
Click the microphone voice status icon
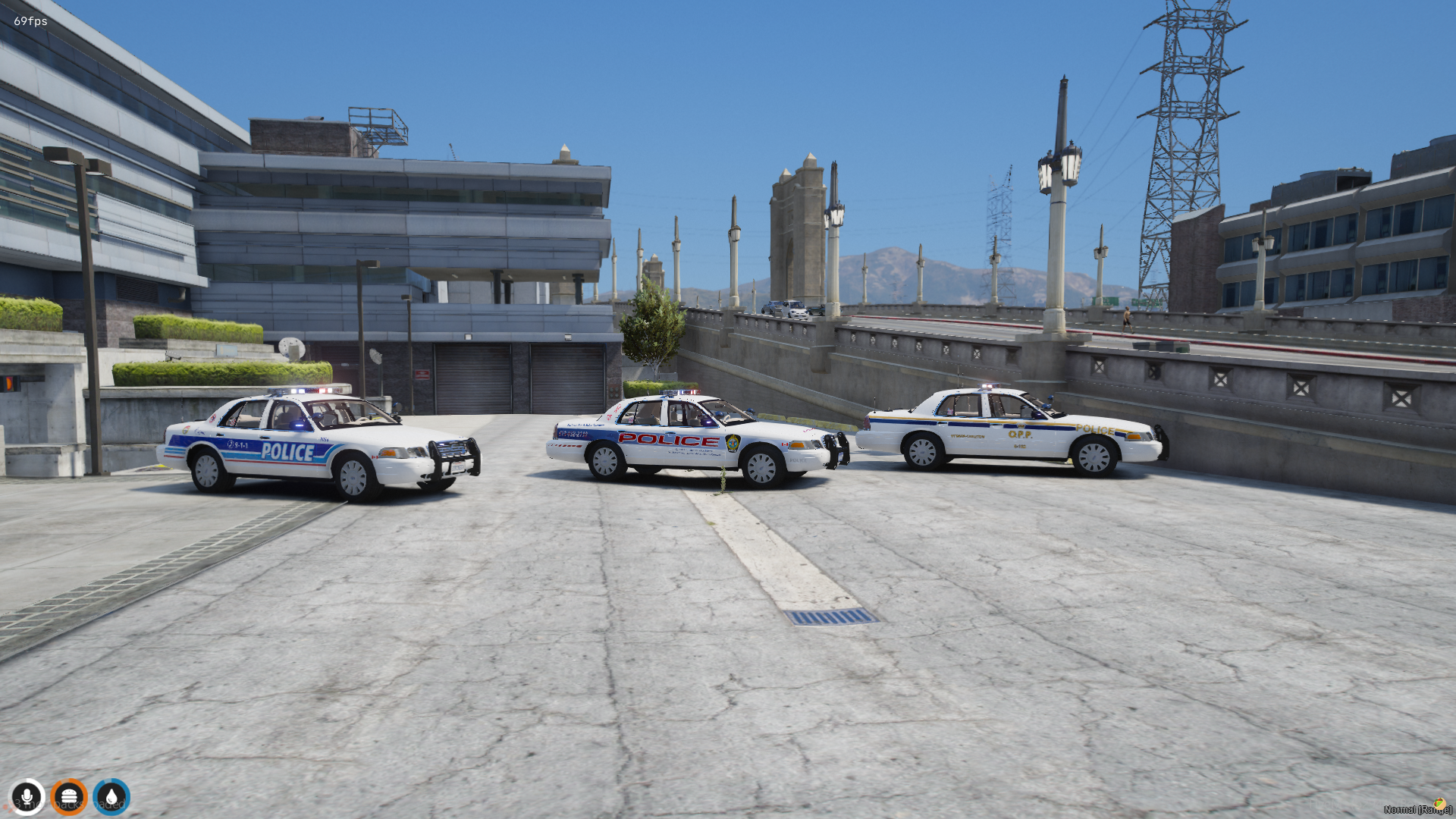pos(27,797)
